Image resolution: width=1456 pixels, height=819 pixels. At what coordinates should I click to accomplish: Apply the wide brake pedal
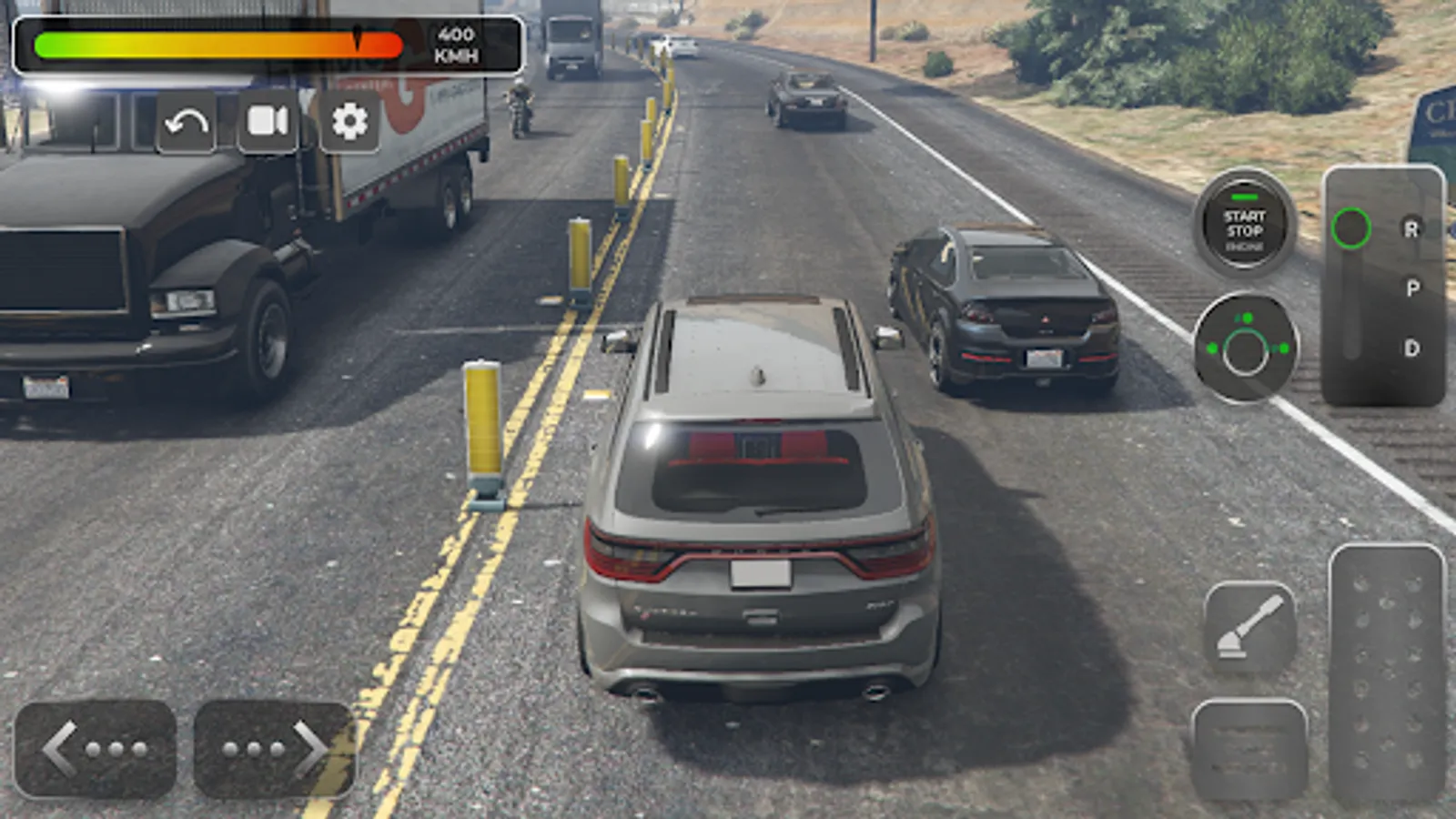pos(1249,749)
